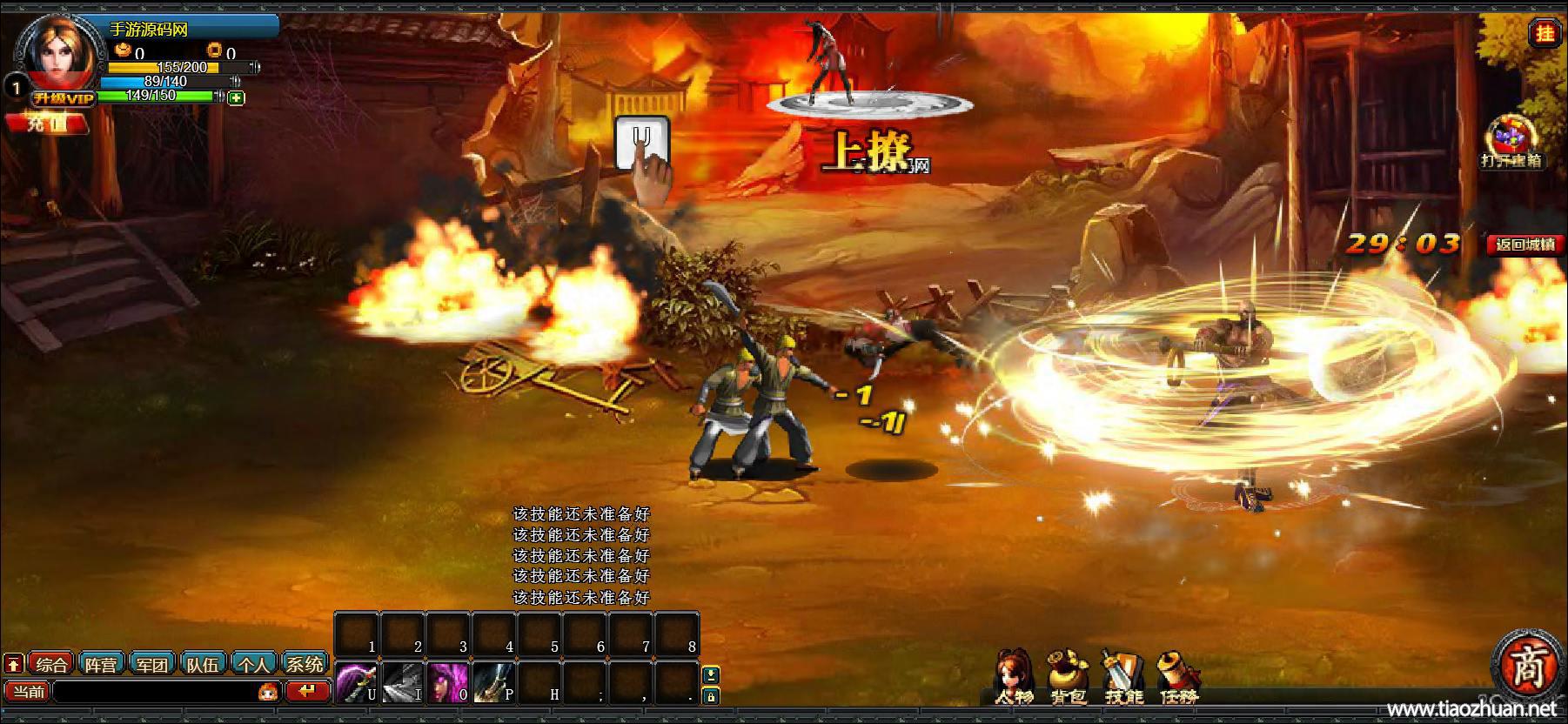
Task: Select the 军团 legion chat tab
Action: (x=152, y=665)
